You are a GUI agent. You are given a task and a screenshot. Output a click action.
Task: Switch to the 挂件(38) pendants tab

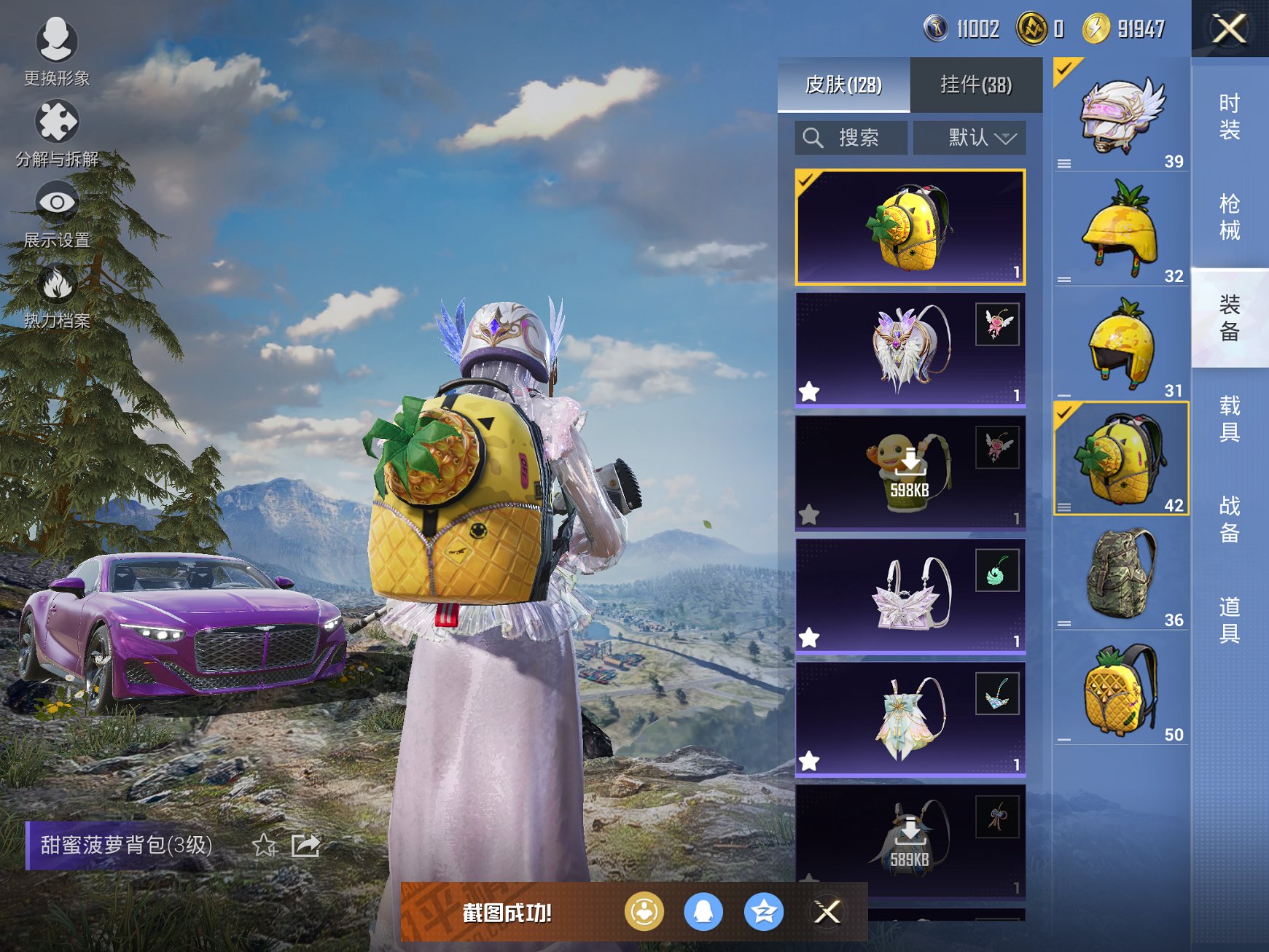(x=975, y=85)
